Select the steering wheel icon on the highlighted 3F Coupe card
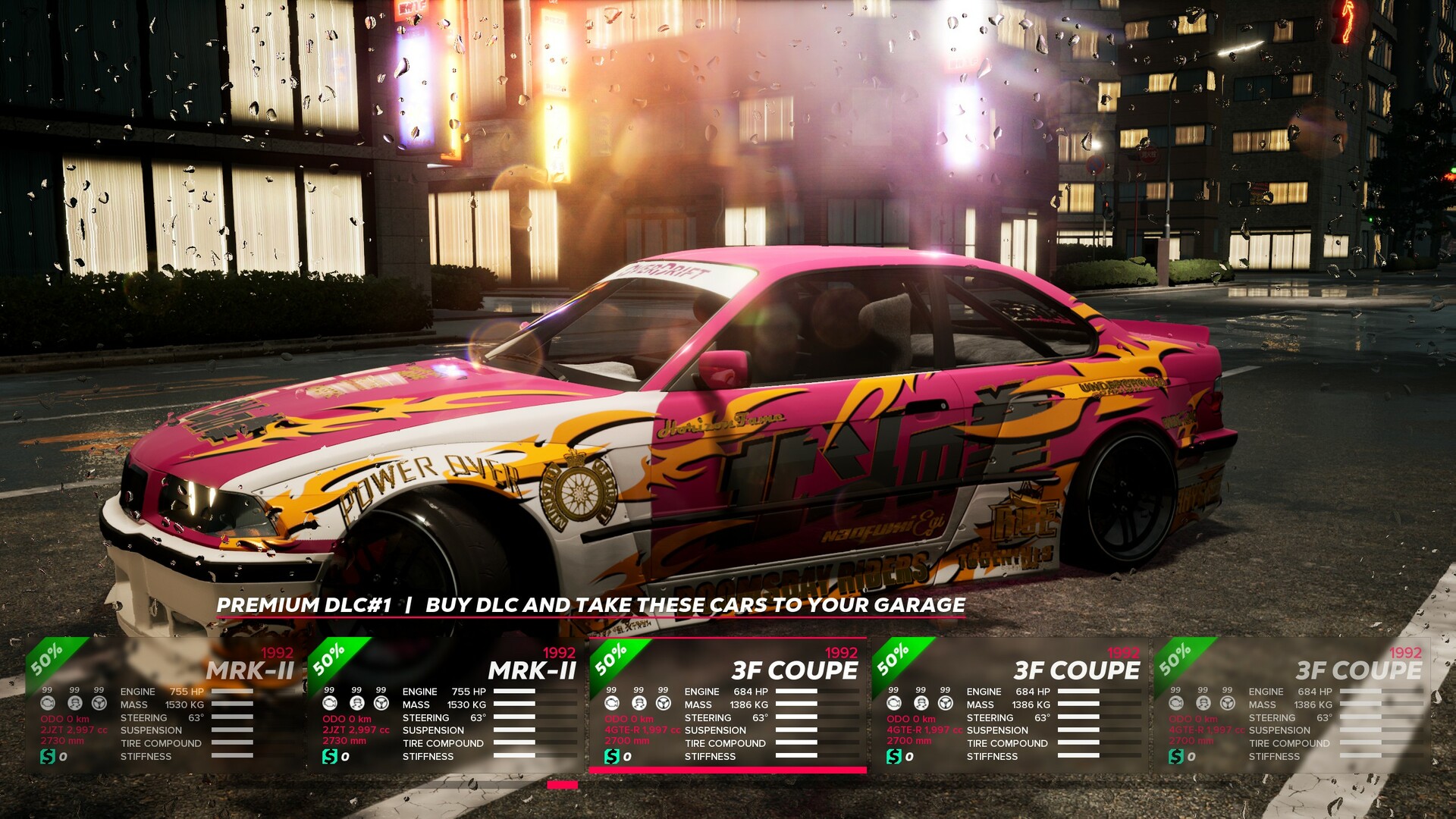 pyautogui.click(x=664, y=703)
